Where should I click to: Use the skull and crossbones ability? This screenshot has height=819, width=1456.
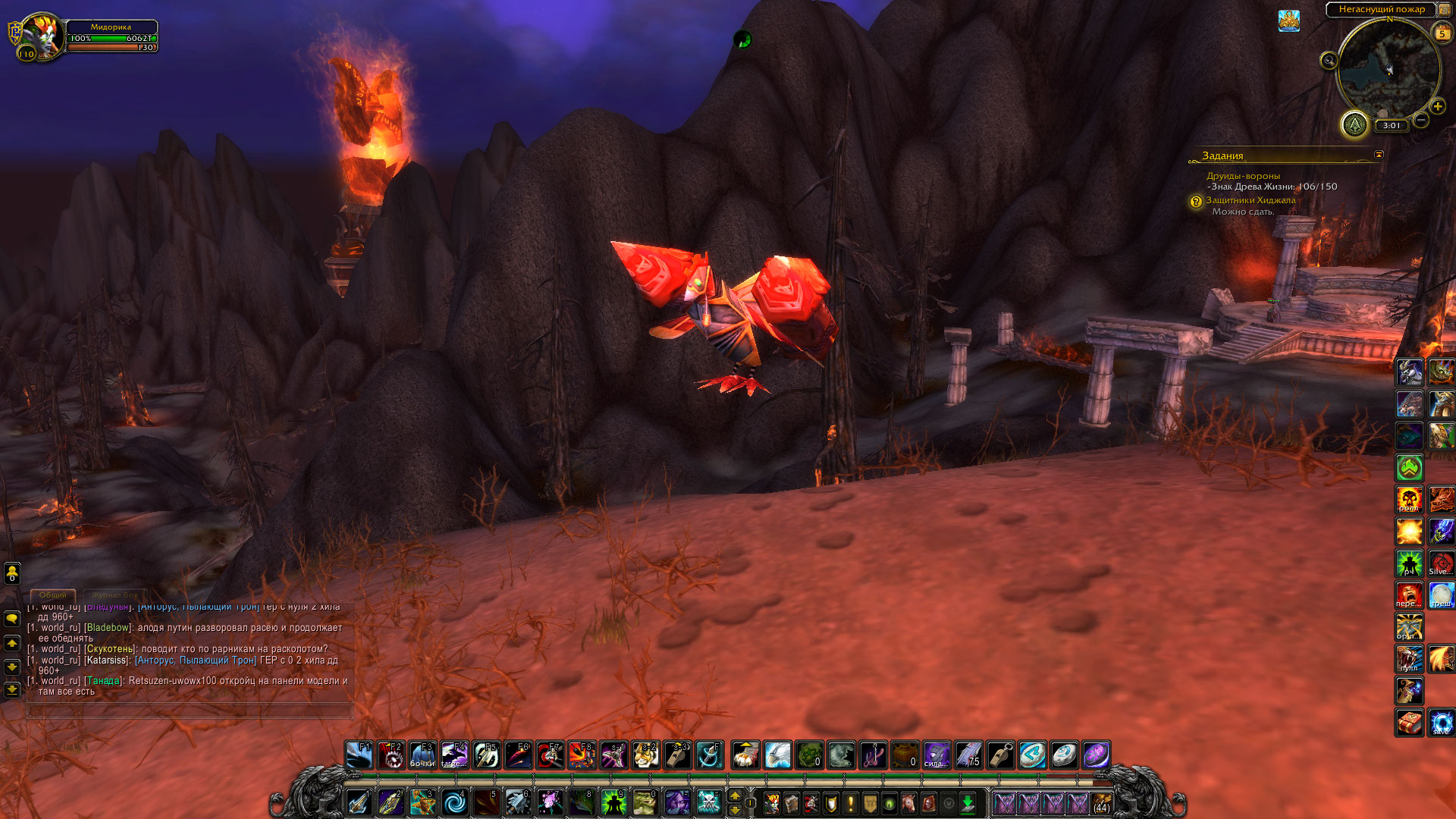709,802
